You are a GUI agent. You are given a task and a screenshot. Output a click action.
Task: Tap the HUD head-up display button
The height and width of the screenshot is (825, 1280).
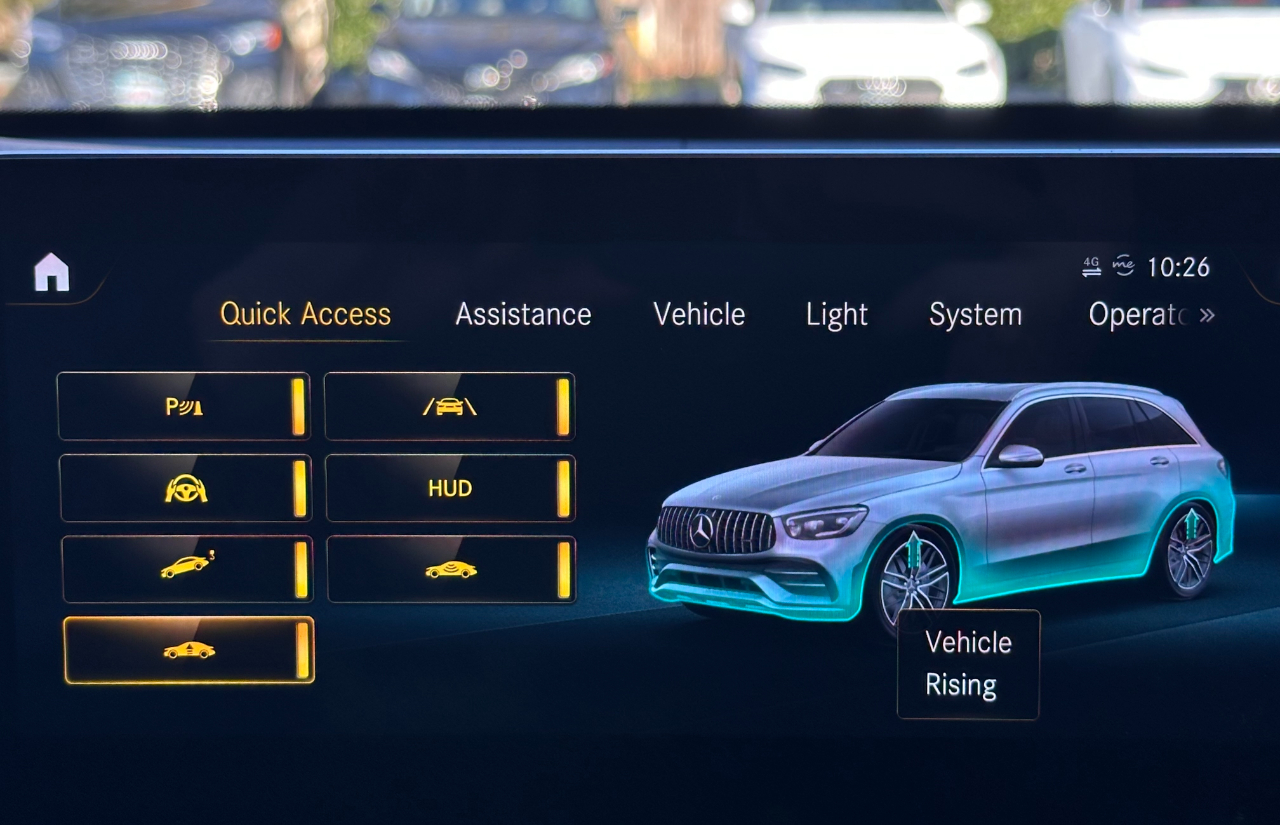pos(450,487)
